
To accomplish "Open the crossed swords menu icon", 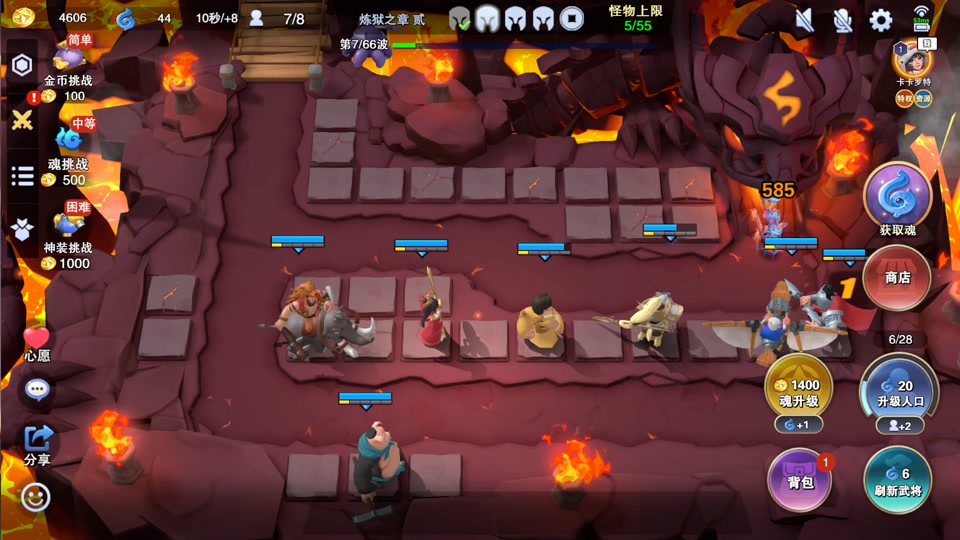I will [22, 120].
